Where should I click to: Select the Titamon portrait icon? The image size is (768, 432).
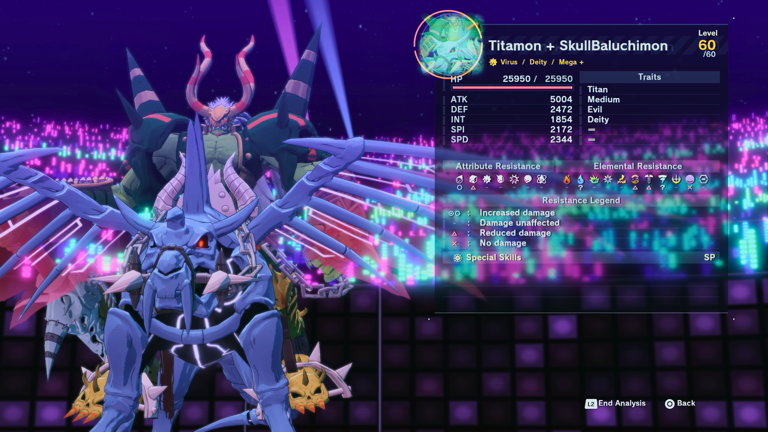[x=447, y=45]
